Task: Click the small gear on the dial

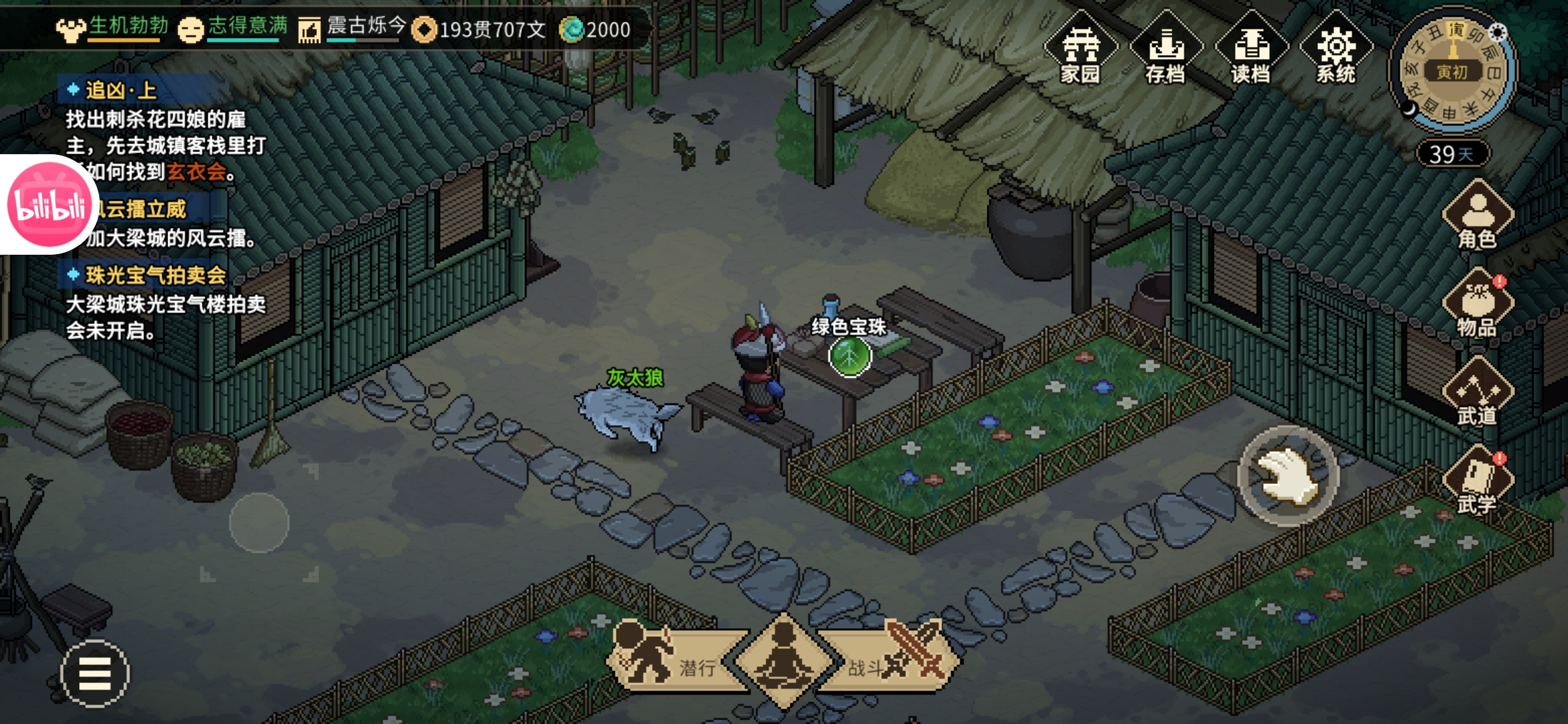Action: (x=1497, y=32)
